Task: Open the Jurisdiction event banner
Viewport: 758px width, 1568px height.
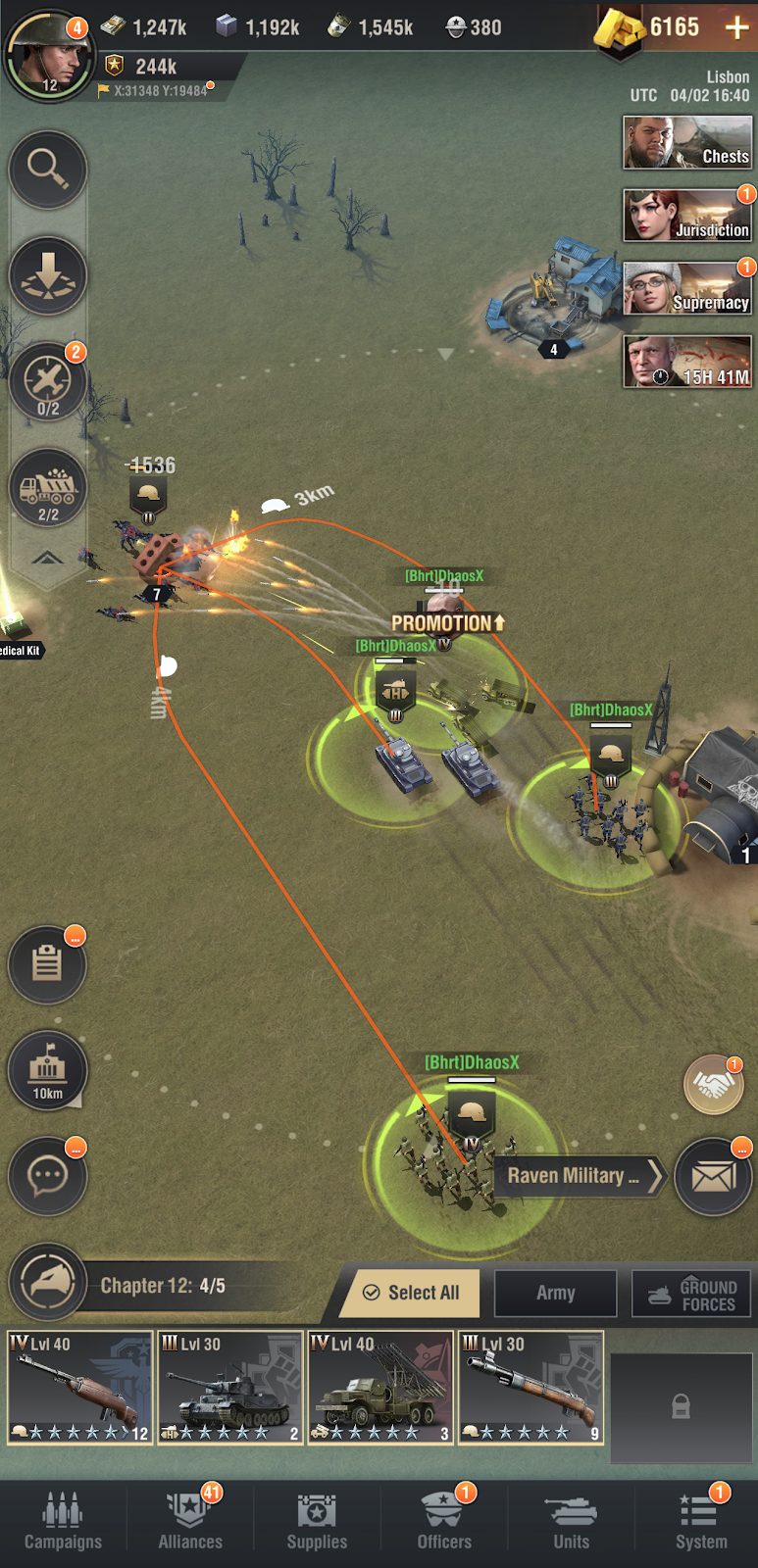Action: (x=686, y=216)
